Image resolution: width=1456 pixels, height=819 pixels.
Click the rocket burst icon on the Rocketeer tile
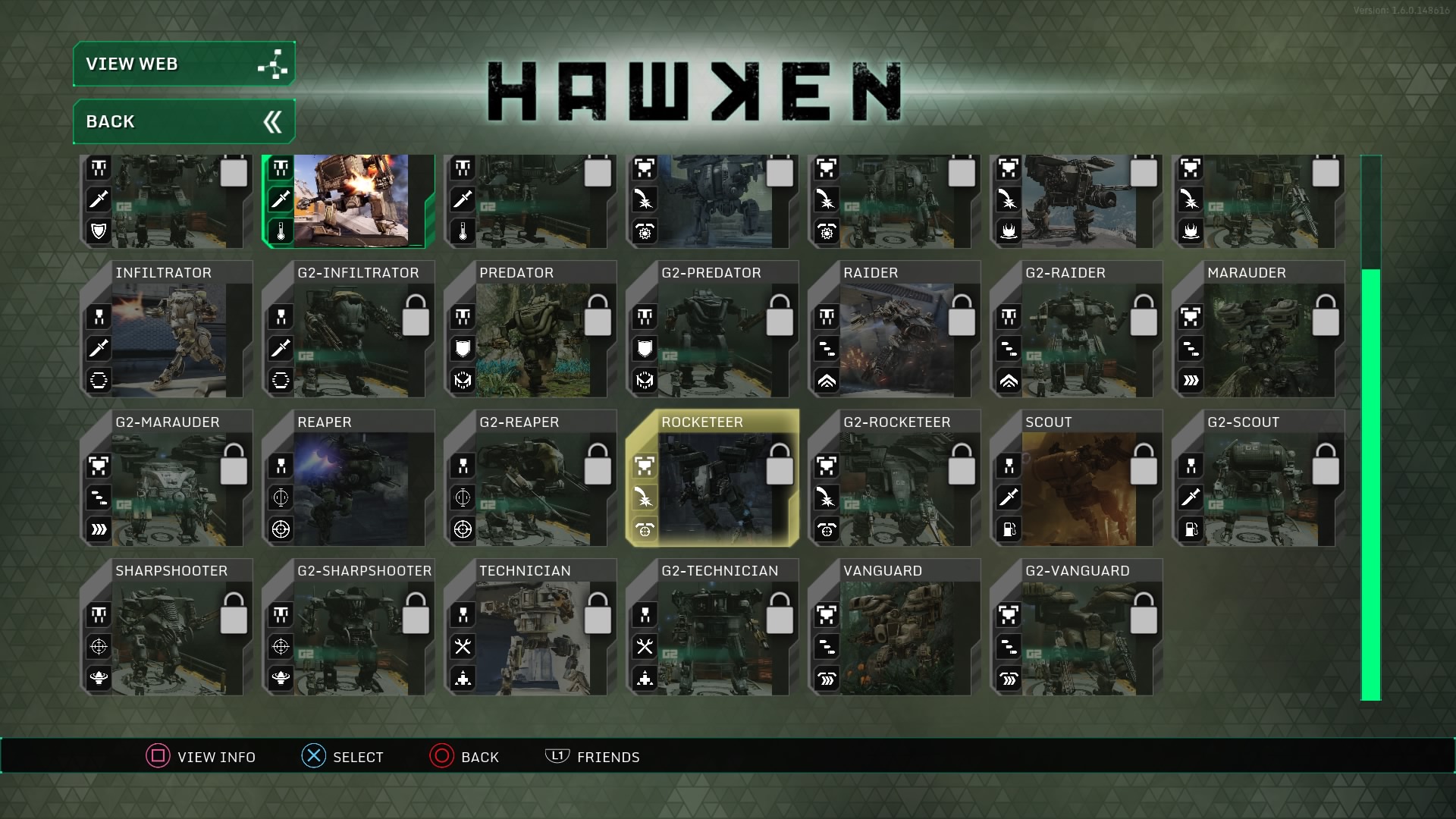pyautogui.click(x=645, y=498)
